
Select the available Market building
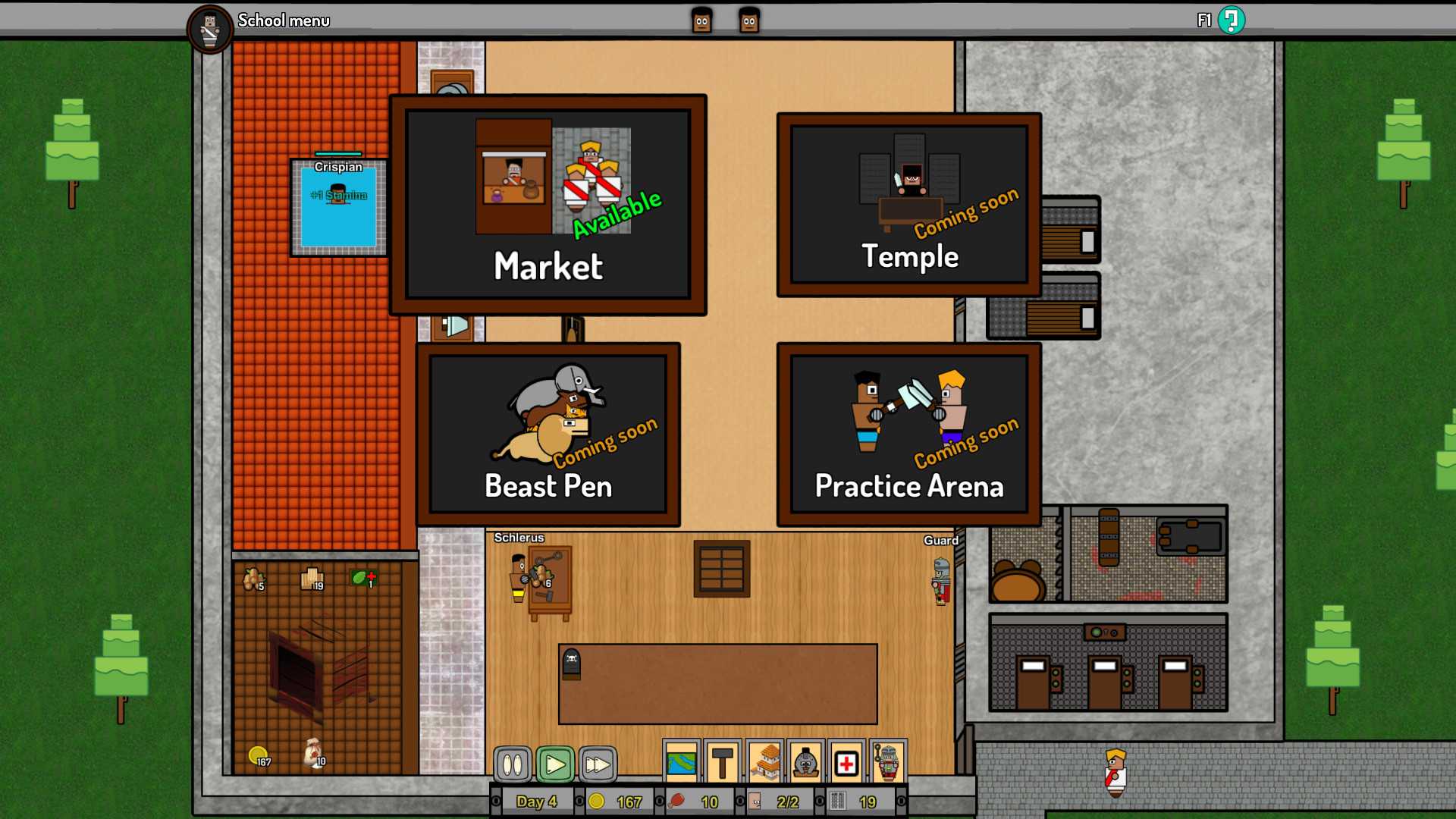tap(548, 205)
